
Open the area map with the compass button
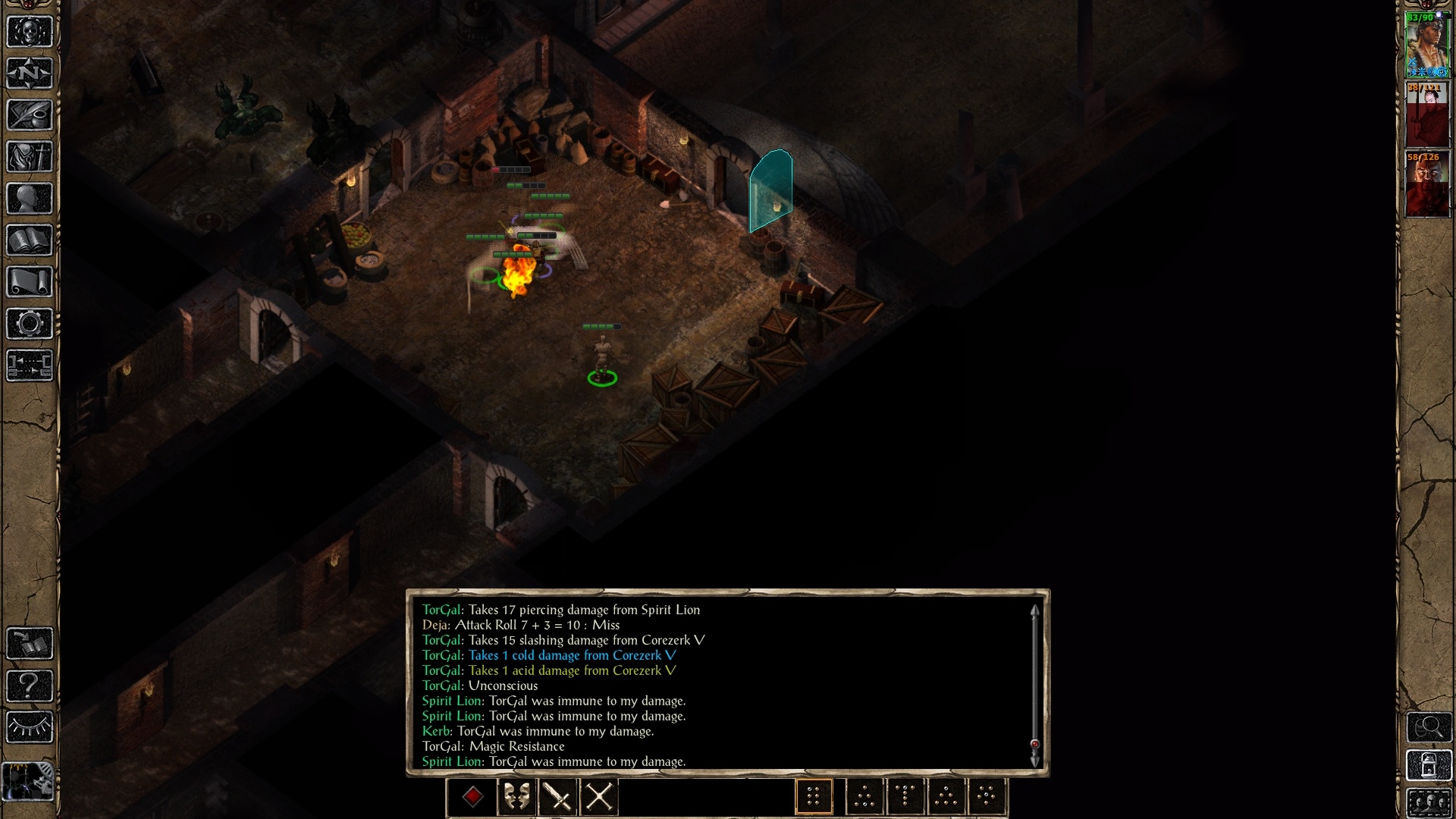click(x=30, y=74)
